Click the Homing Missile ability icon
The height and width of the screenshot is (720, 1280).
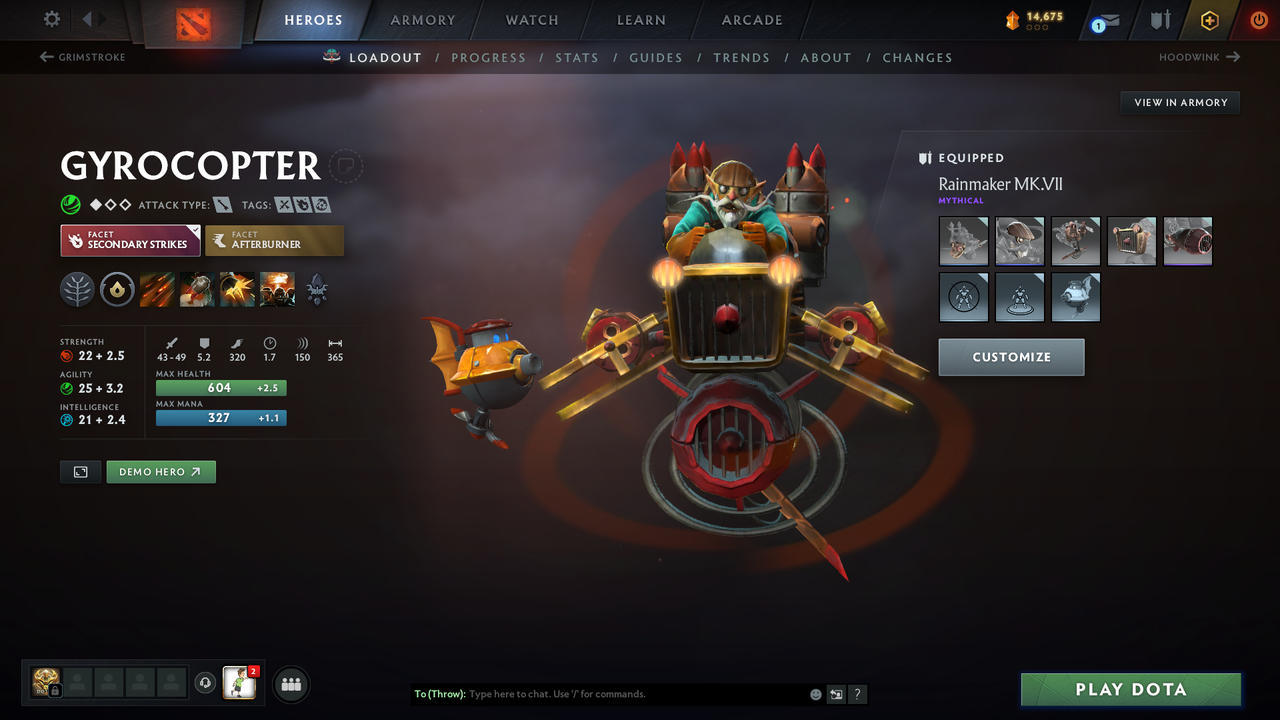[196, 289]
